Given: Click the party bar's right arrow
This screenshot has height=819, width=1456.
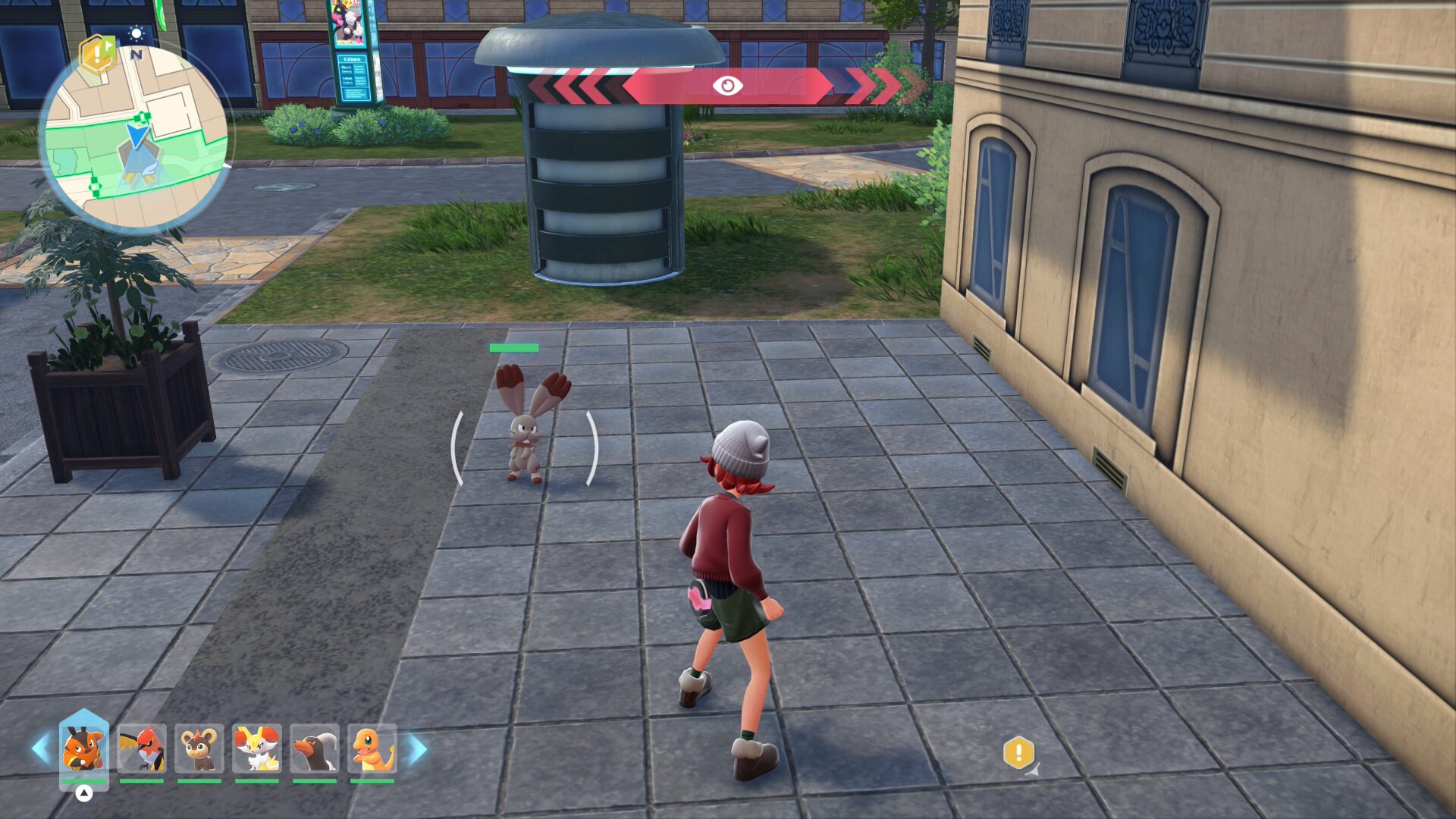Looking at the screenshot, I should tap(418, 749).
